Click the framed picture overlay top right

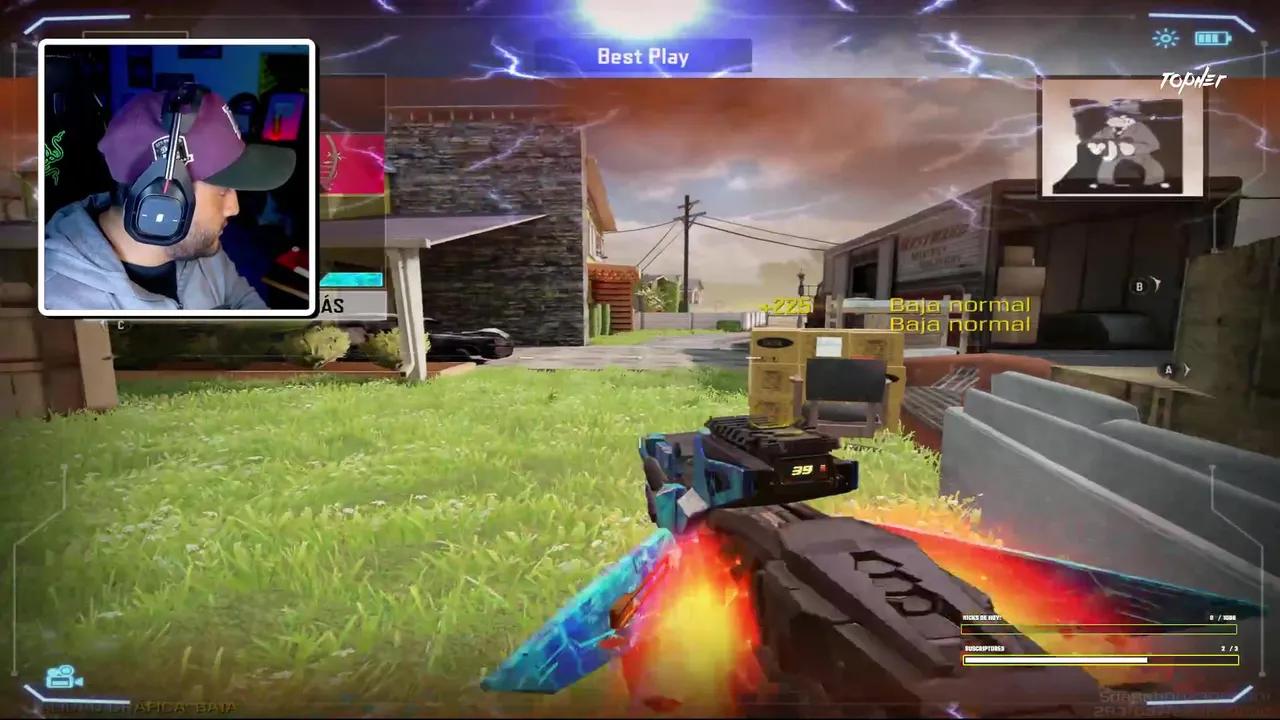(1122, 144)
